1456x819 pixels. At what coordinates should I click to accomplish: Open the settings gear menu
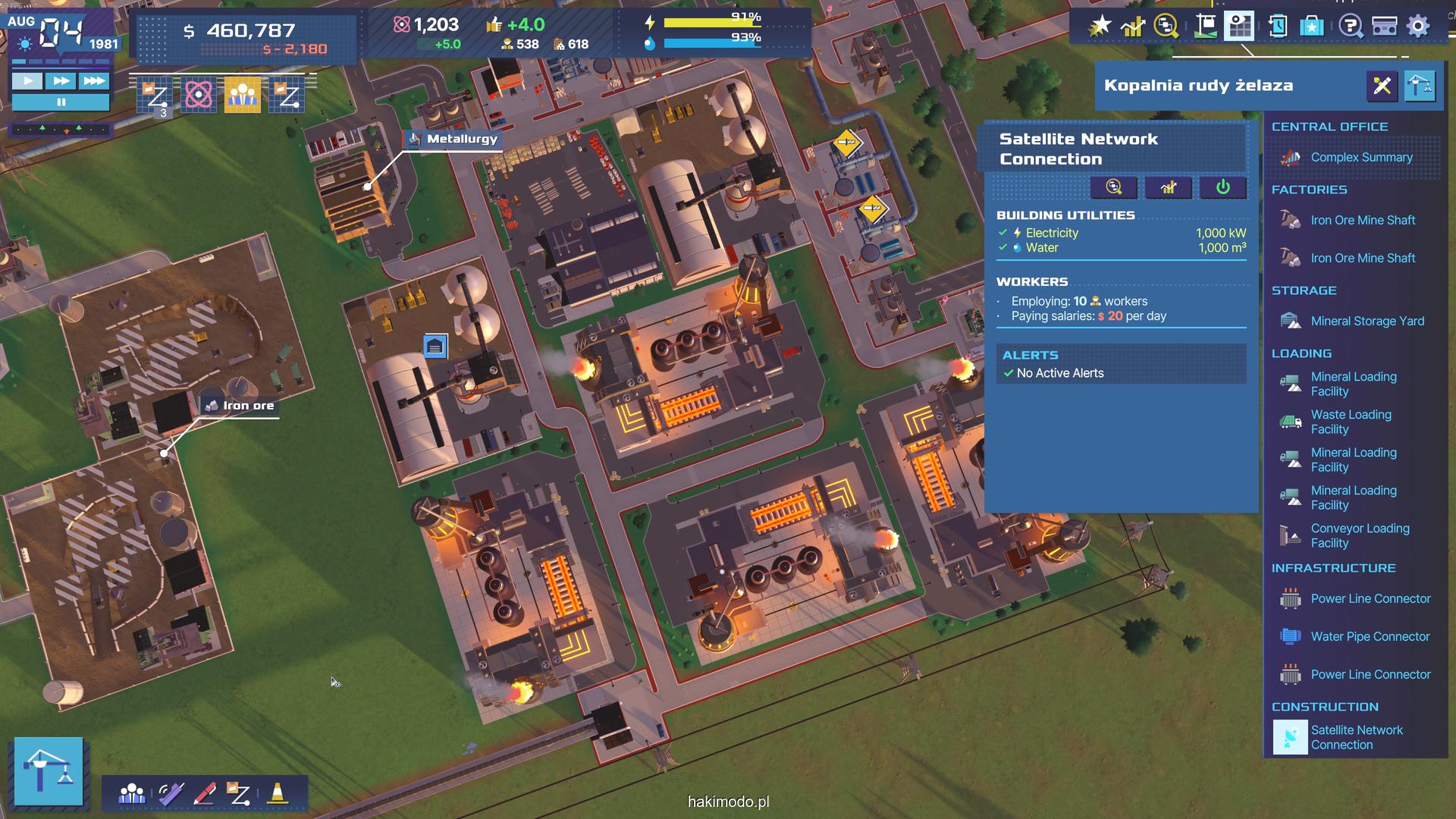1417,27
